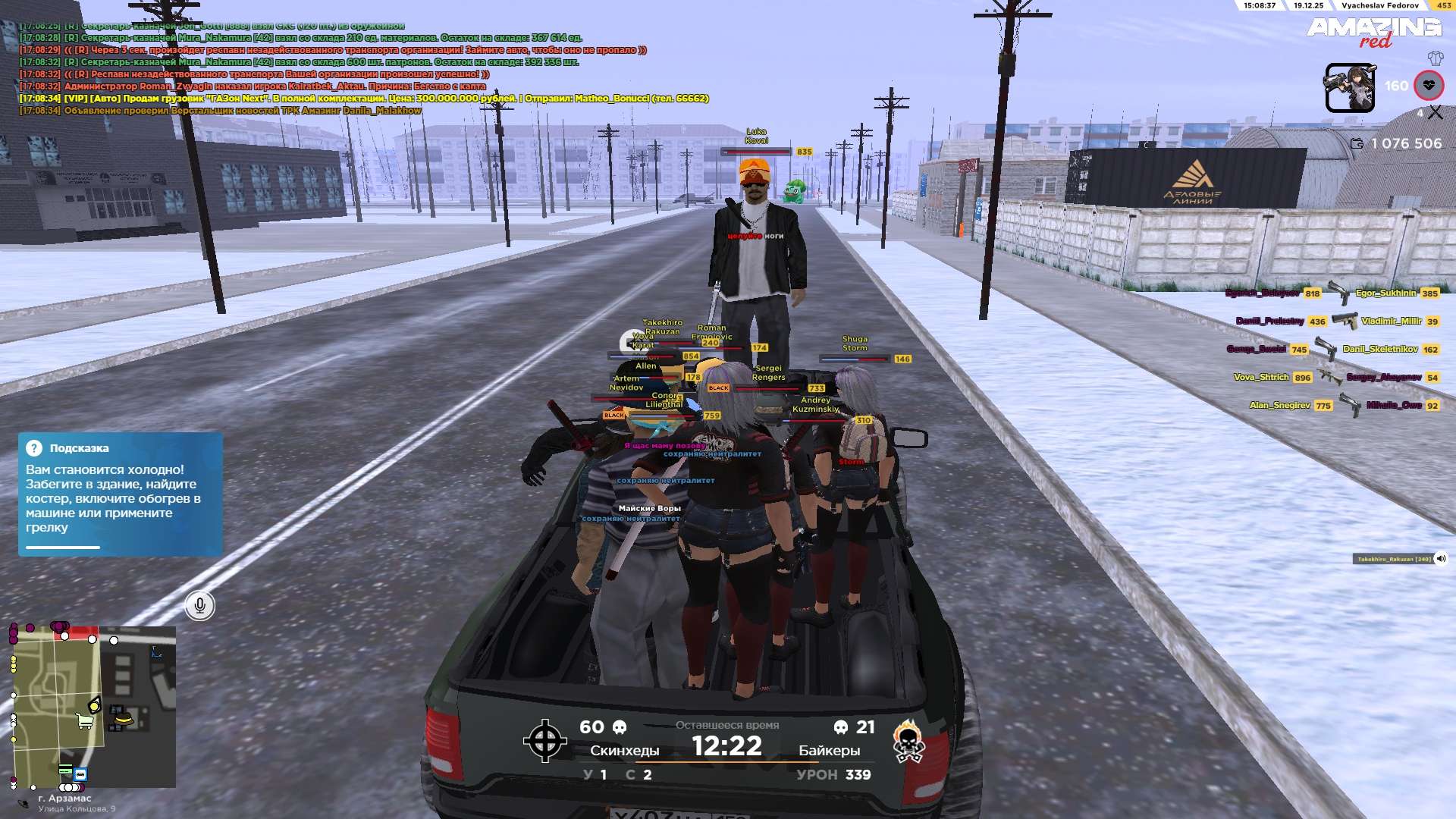Click the crossed swords icon
Image resolution: width=1456 pixels, height=819 pixels.
pyautogui.click(x=1435, y=113)
